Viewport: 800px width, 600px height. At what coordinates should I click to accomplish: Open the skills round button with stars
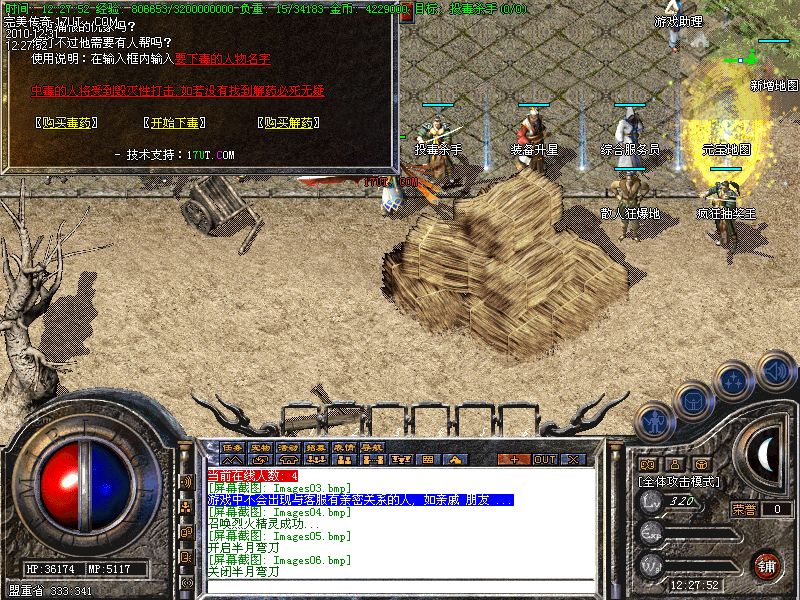tap(735, 380)
